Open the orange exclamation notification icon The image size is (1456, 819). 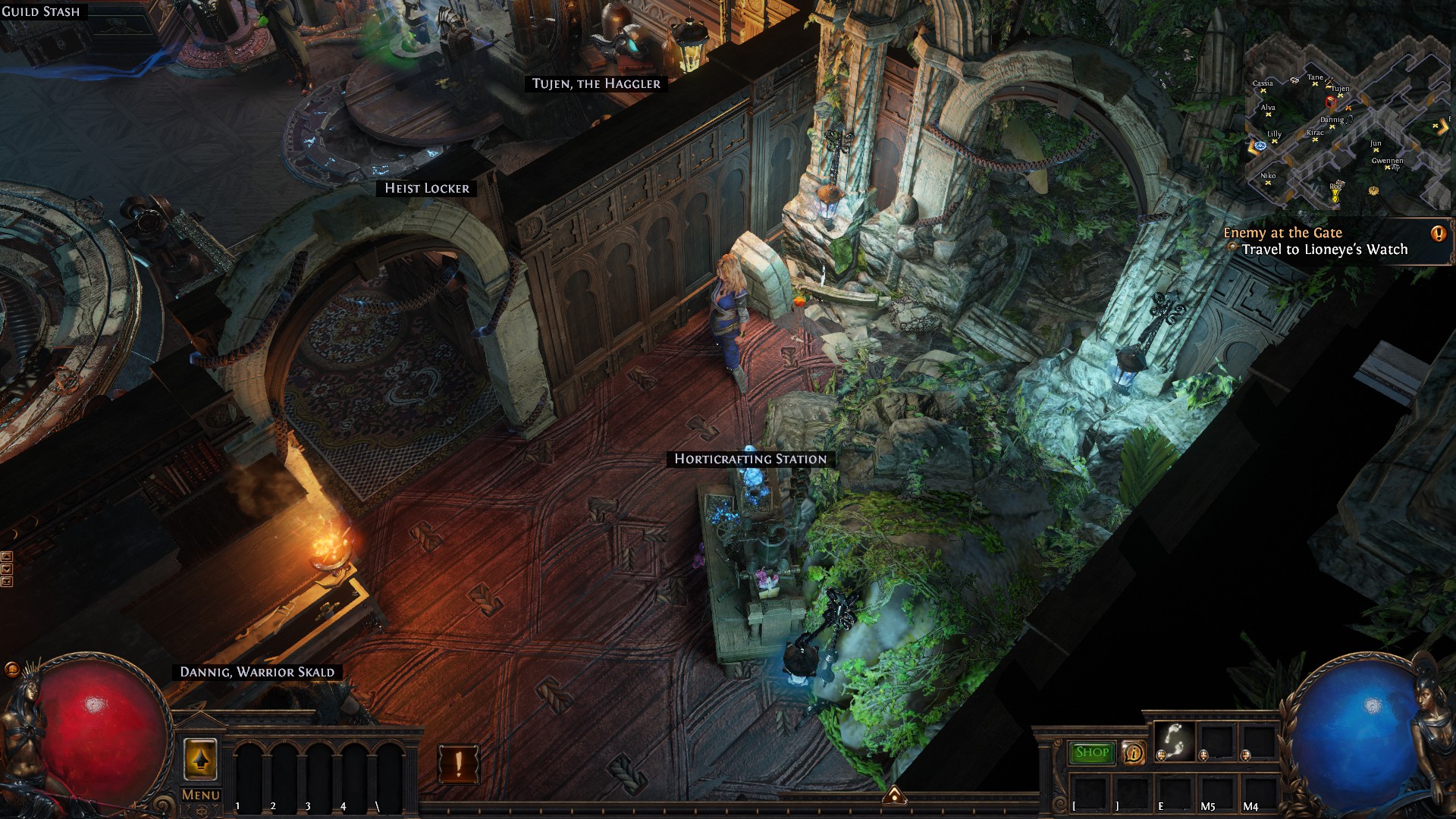point(458,763)
